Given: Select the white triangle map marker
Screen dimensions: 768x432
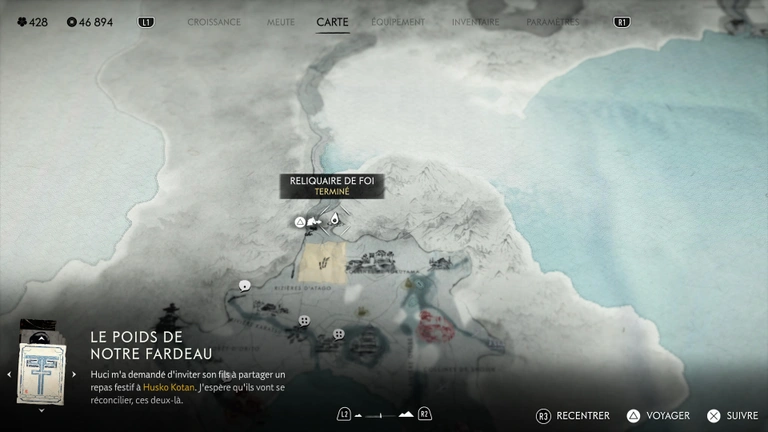Looking at the screenshot, I should 299,222.
